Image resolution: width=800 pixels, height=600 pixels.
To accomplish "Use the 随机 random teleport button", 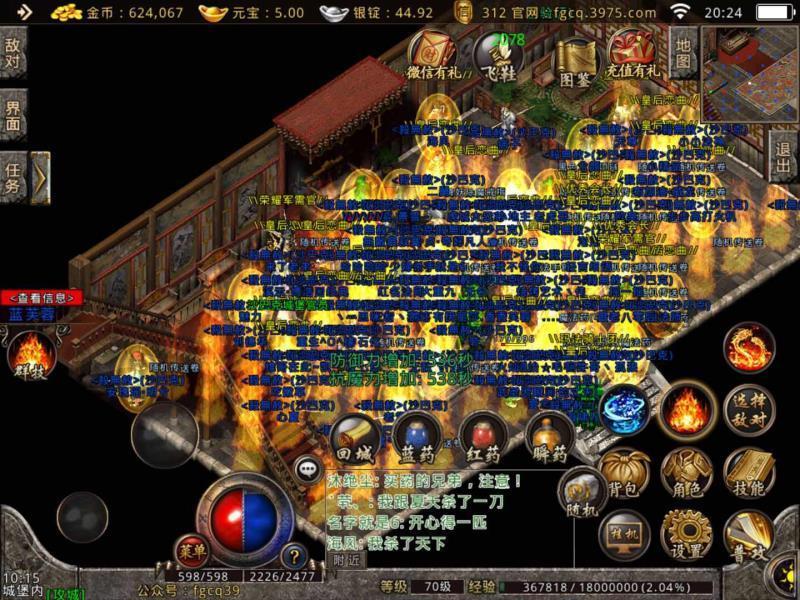I will [x=581, y=493].
